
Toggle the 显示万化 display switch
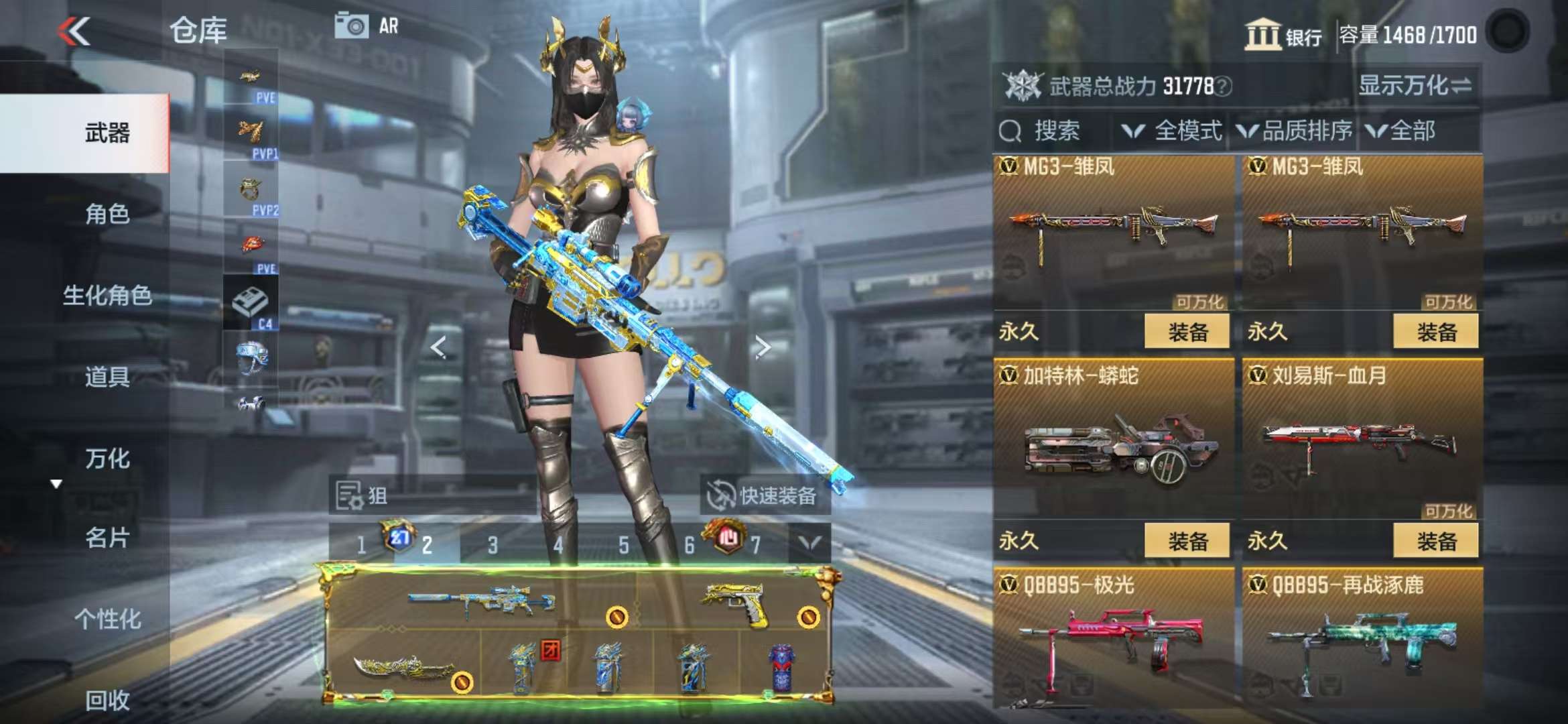(x=1414, y=86)
